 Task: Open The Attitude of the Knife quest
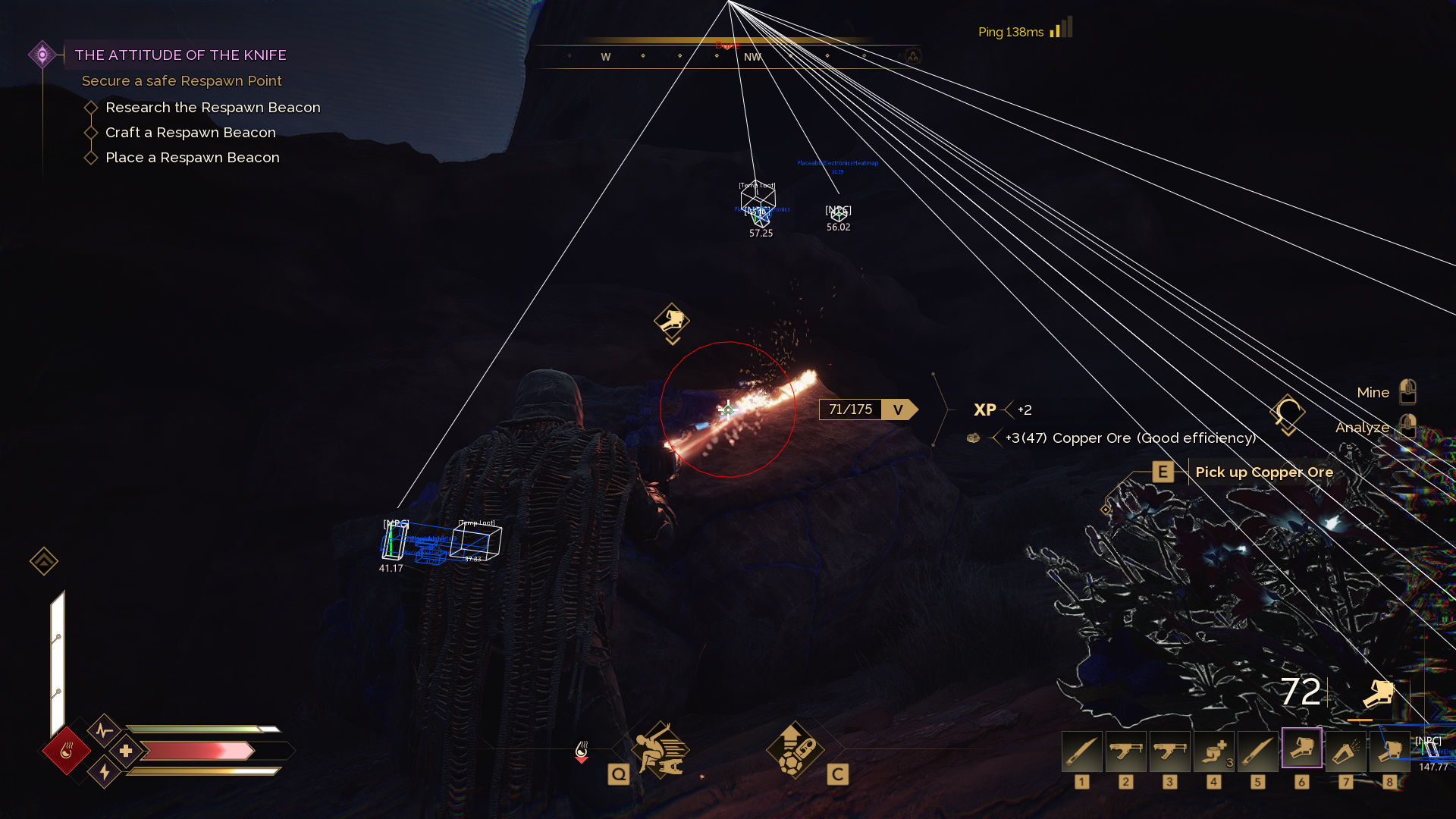click(180, 55)
